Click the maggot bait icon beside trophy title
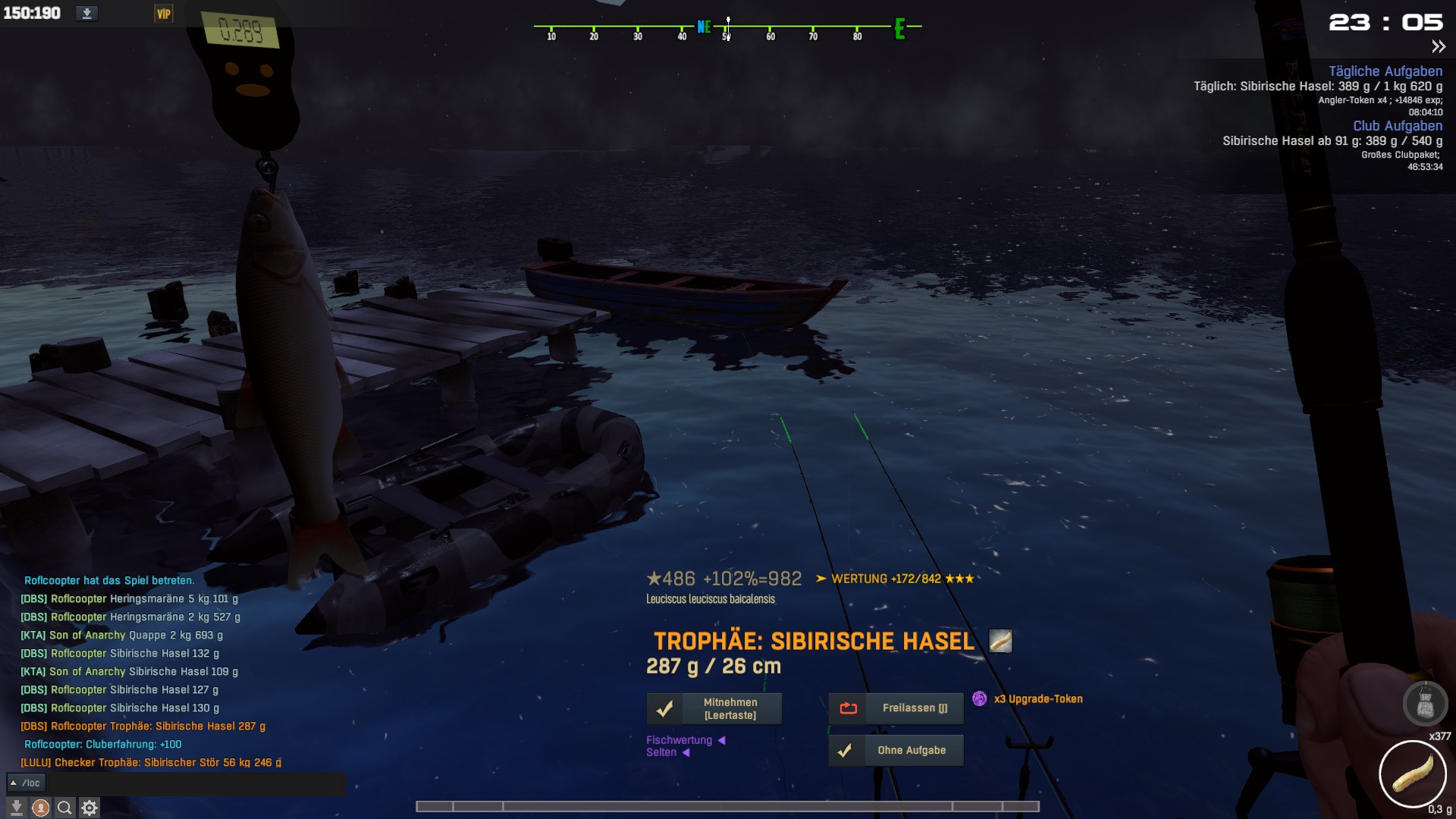Image resolution: width=1456 pixels, height=819 pixels. (1000, 642)
